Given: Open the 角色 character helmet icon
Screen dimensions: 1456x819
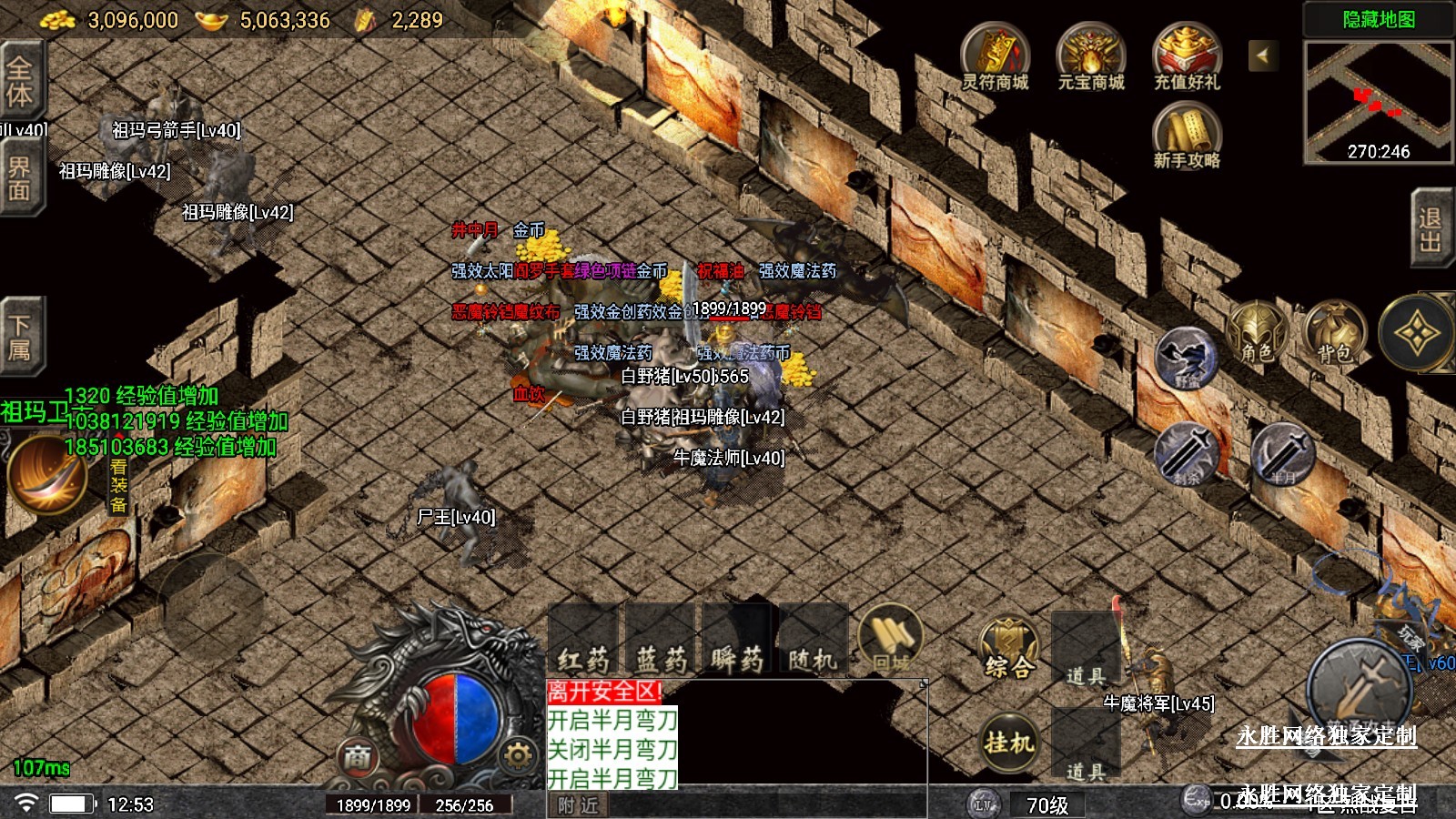Looking at the screenshot, I should tap(1258, 333).
